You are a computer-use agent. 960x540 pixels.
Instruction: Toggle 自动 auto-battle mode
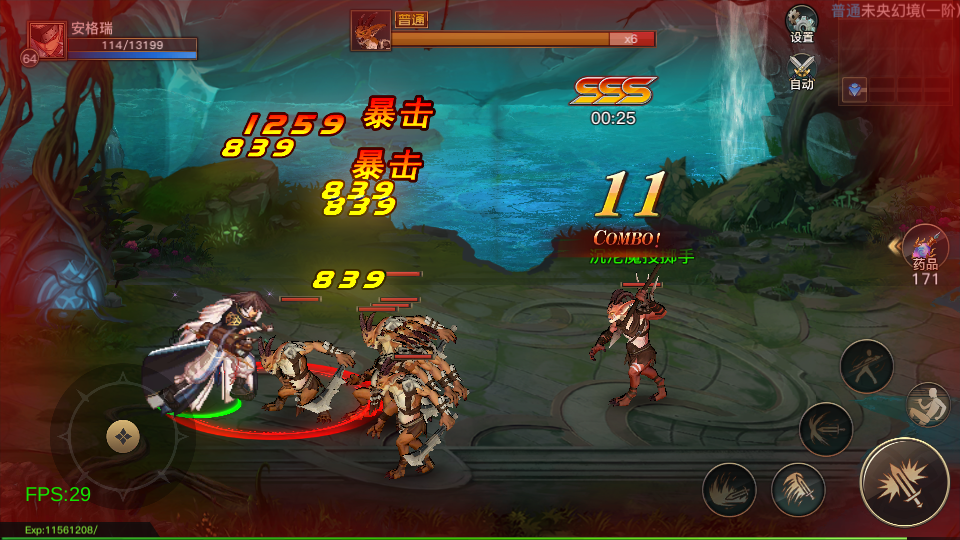tap(801, 70)
